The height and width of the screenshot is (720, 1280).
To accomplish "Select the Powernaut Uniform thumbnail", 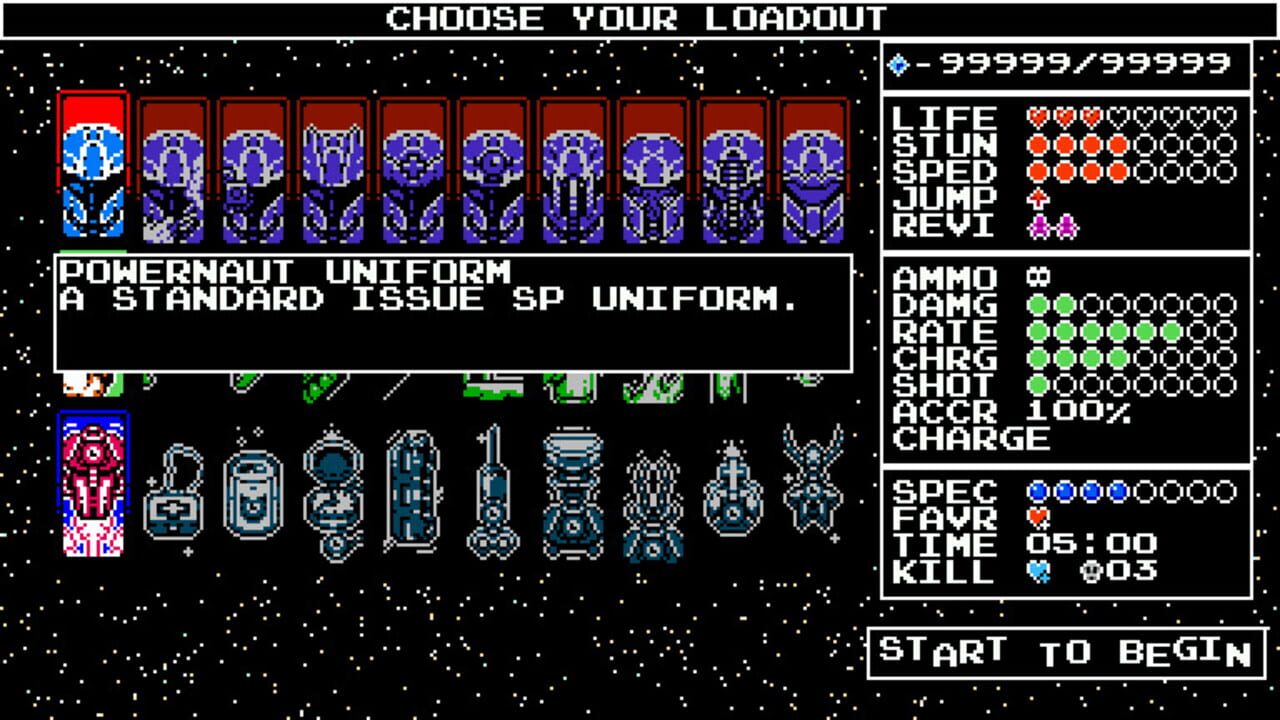I will pos(97,165).
